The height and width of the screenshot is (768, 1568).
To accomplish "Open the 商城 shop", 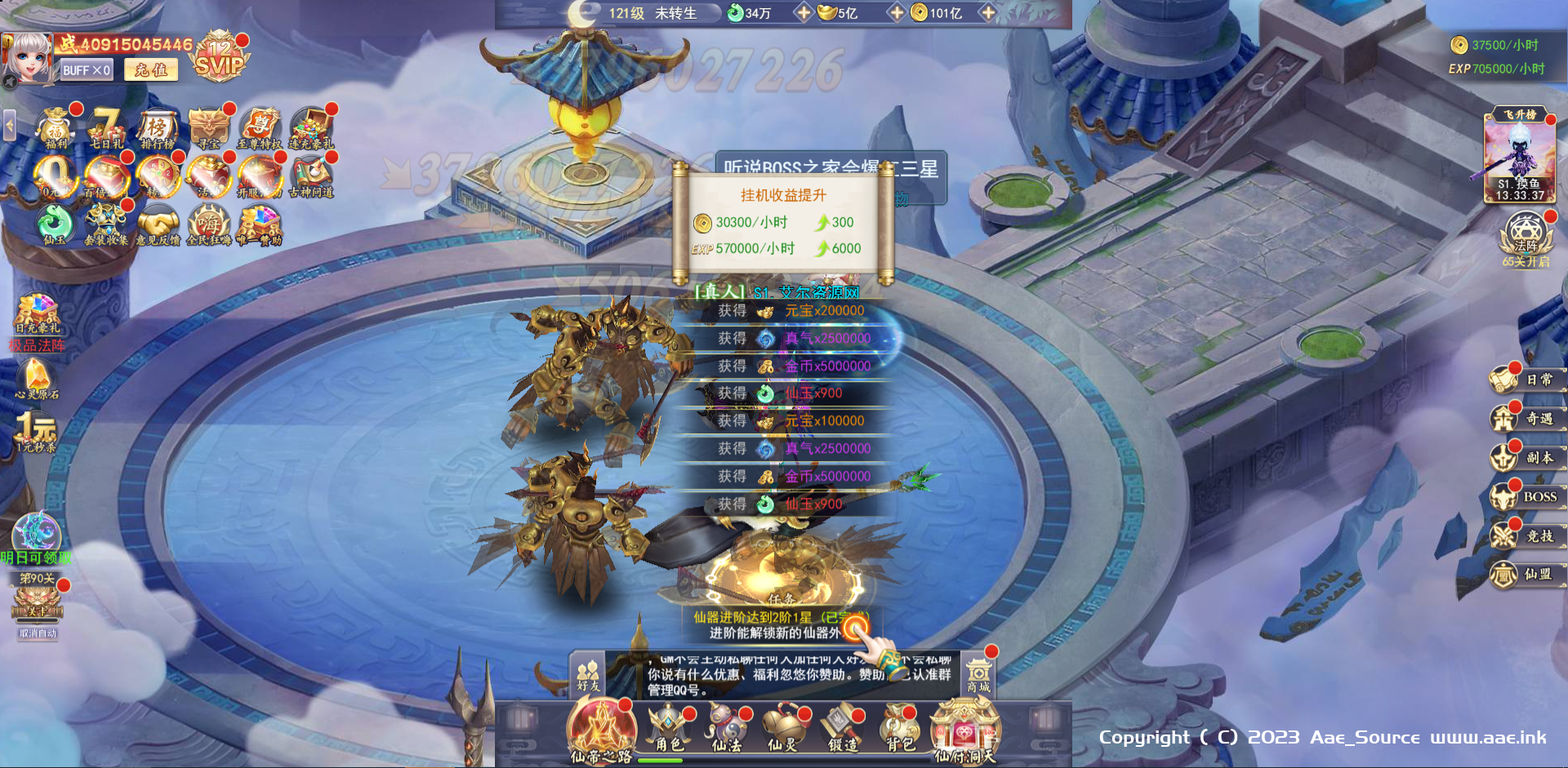I will [978, 675].
